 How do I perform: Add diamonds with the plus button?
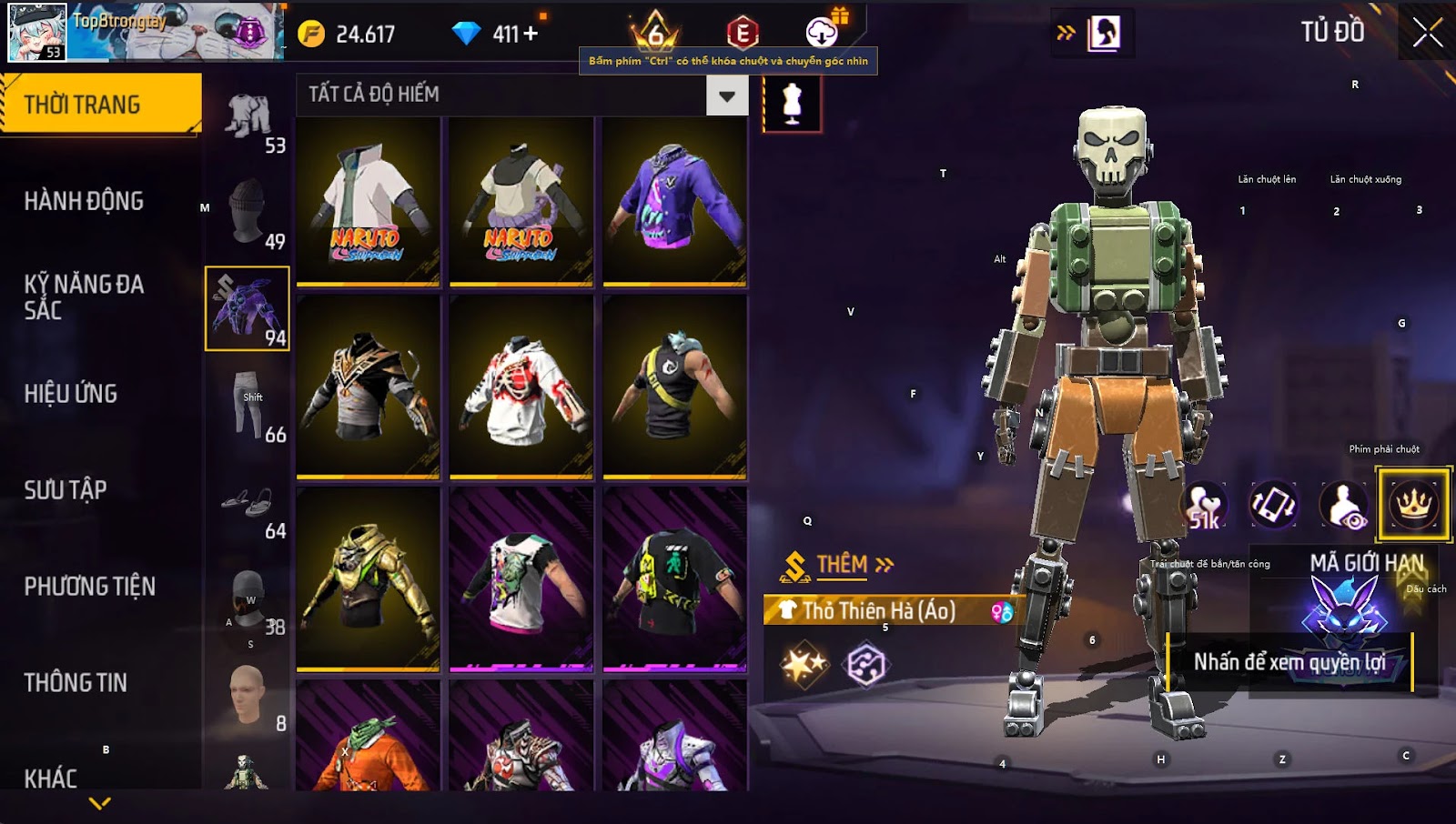click(531, 34)
